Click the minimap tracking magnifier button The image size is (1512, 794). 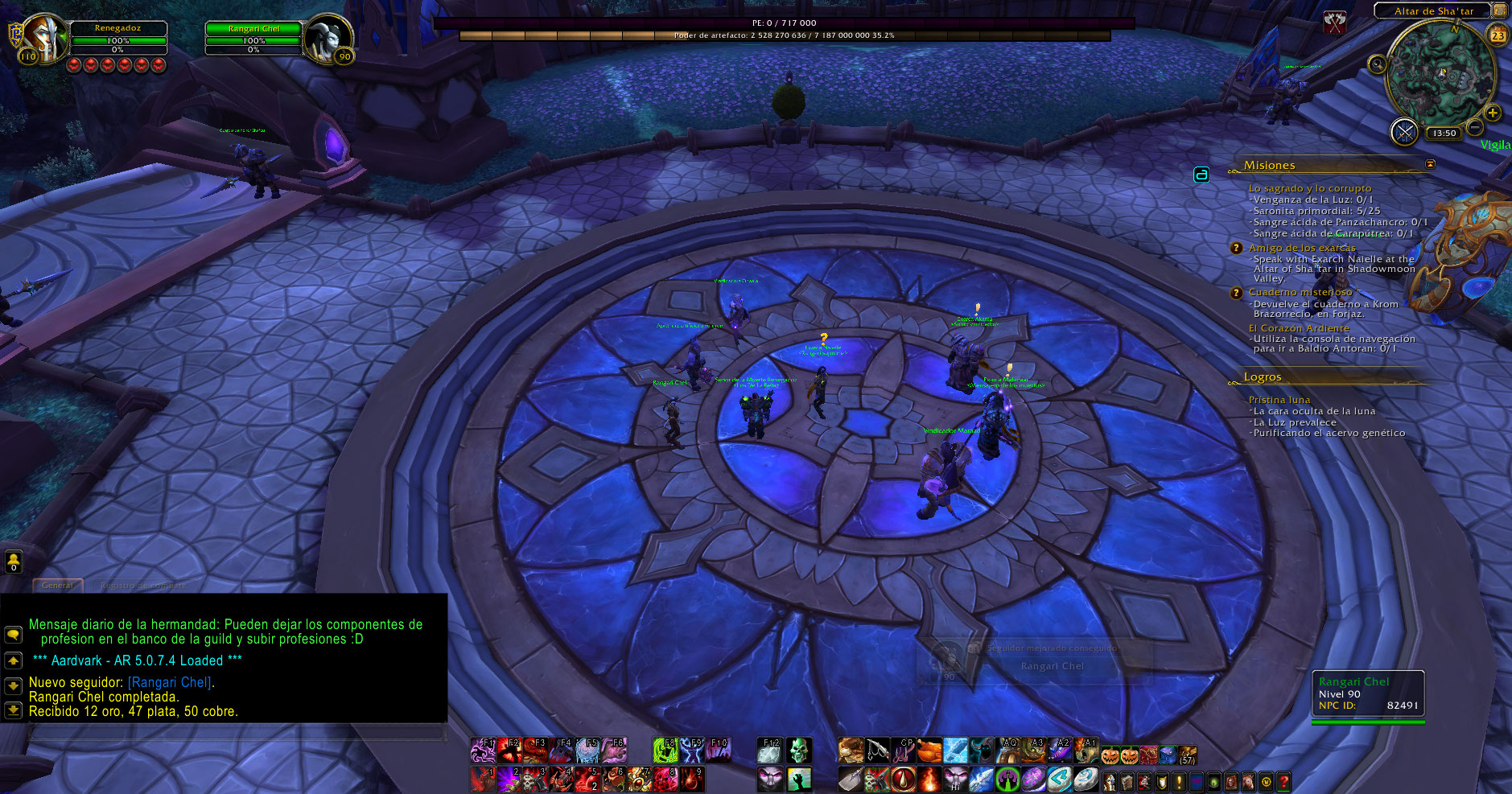pyautogui.click(x=1378, y=64)
